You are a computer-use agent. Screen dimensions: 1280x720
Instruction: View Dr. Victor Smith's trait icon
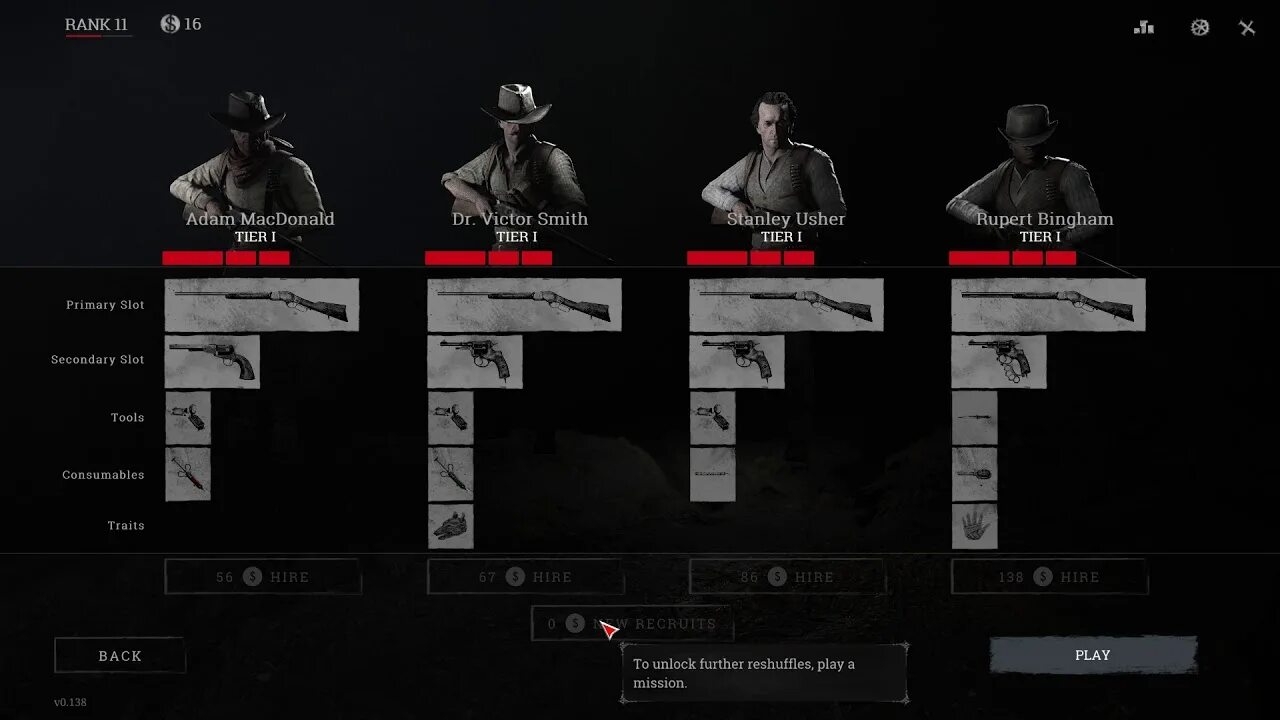tap(451, 526)
